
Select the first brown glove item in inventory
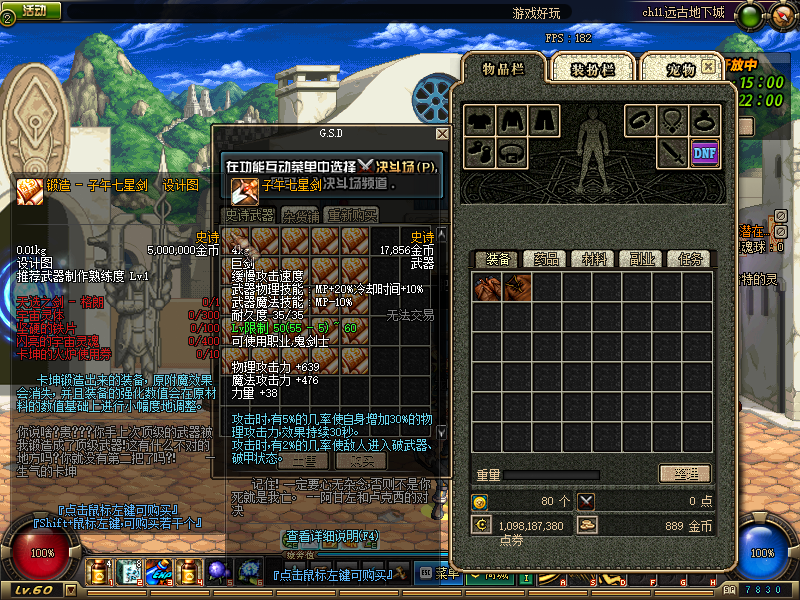pos(488,288)
